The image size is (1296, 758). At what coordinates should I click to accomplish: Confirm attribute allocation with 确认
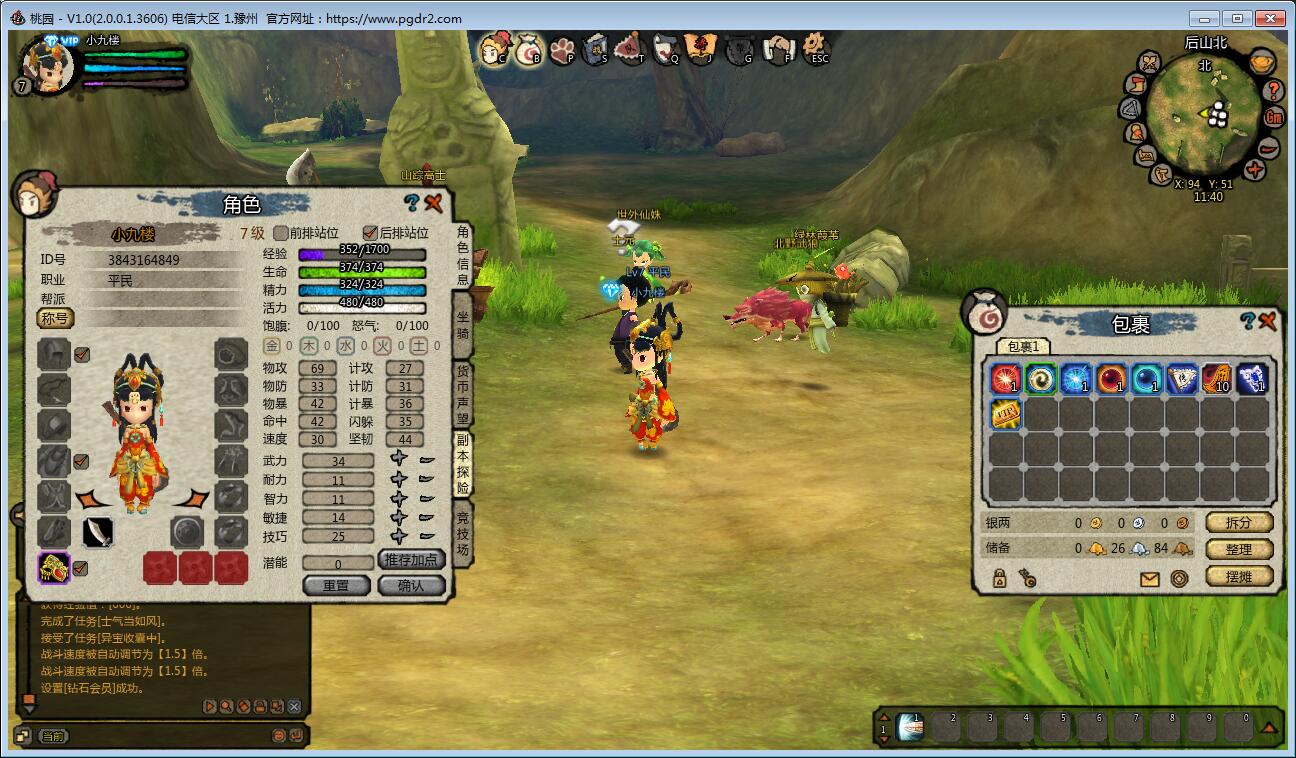(x=411, y=585)
